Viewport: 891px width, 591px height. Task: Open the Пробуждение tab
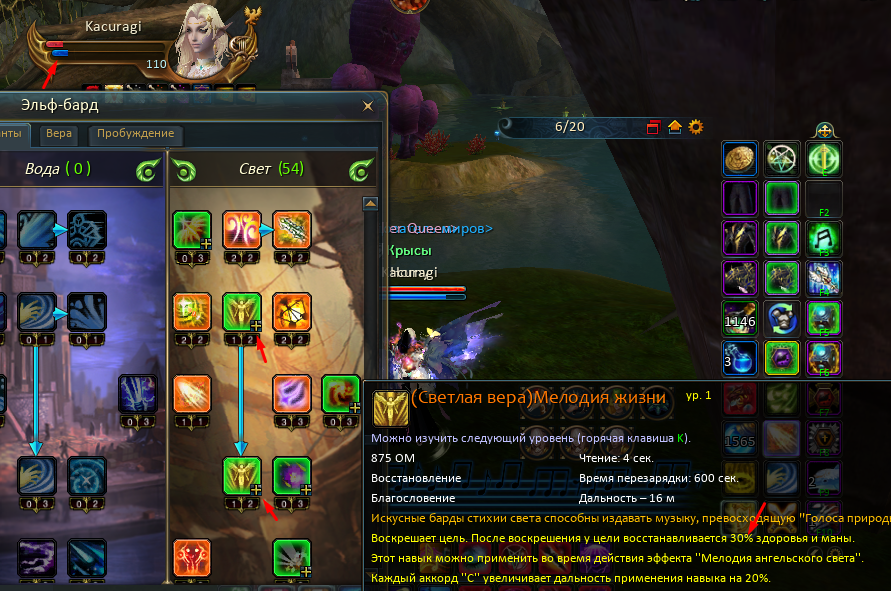click(x=135, y=134)
